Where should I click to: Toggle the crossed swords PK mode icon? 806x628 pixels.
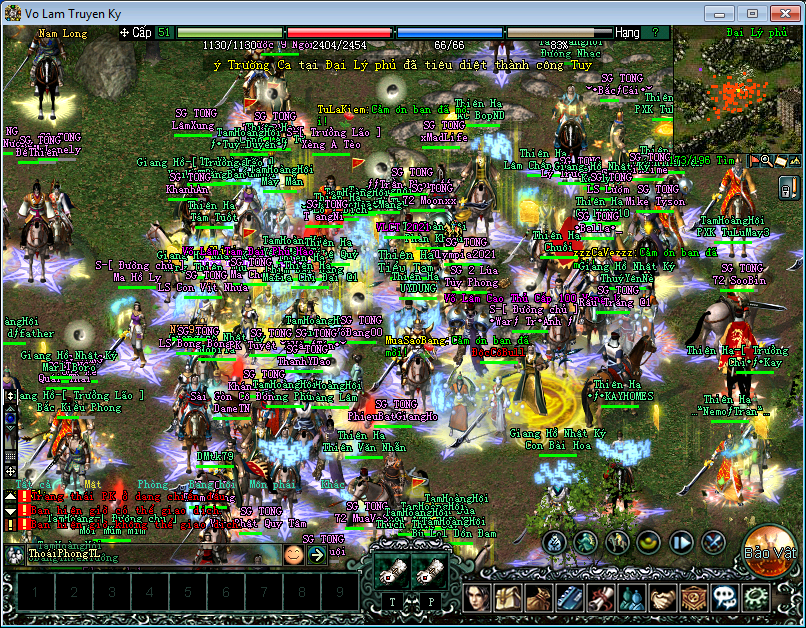pyautogui.click(x=713, y=542)
